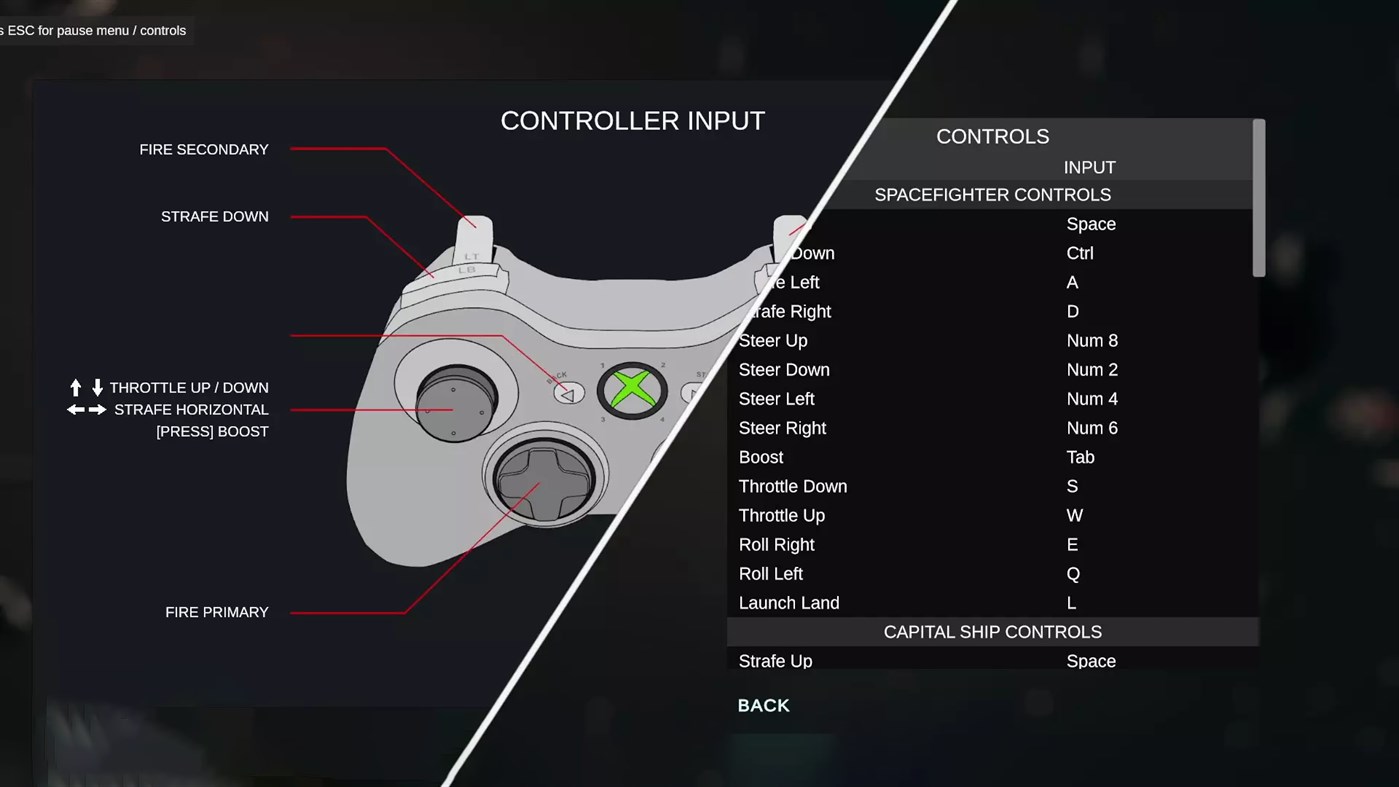Expand the SPACEFIGHTER CONTROLS section
Screen dimensions: 1399x787
tap(992, 194)
